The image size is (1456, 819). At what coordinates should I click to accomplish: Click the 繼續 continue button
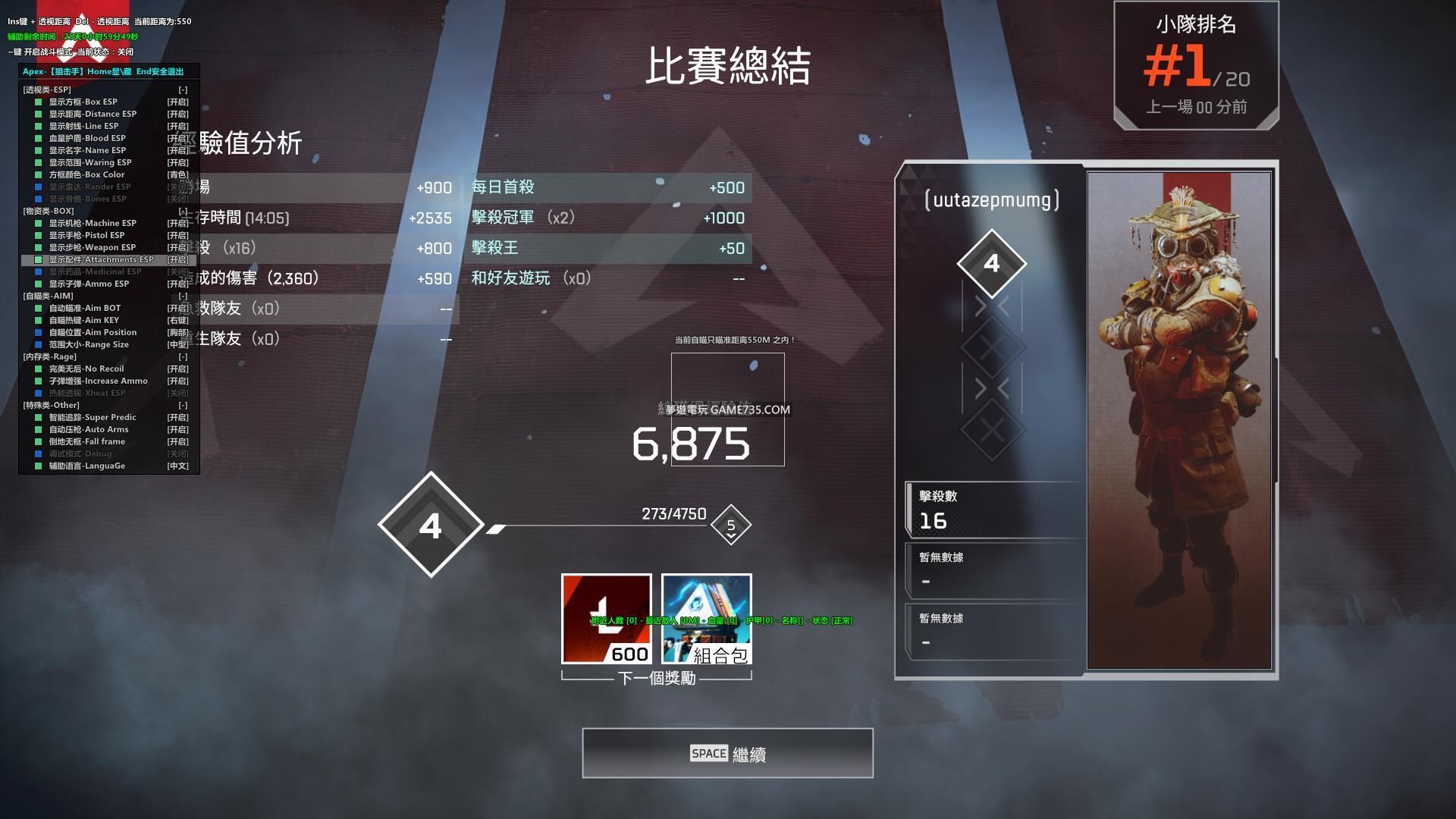pyautogui.click(x=727, y=753)
